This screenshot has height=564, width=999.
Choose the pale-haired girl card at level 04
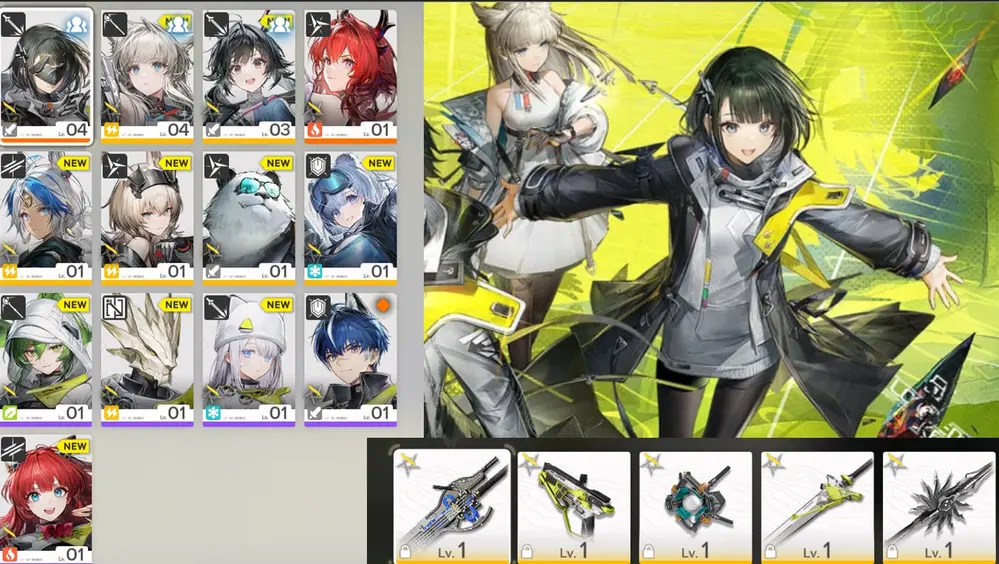click(148, 77)
